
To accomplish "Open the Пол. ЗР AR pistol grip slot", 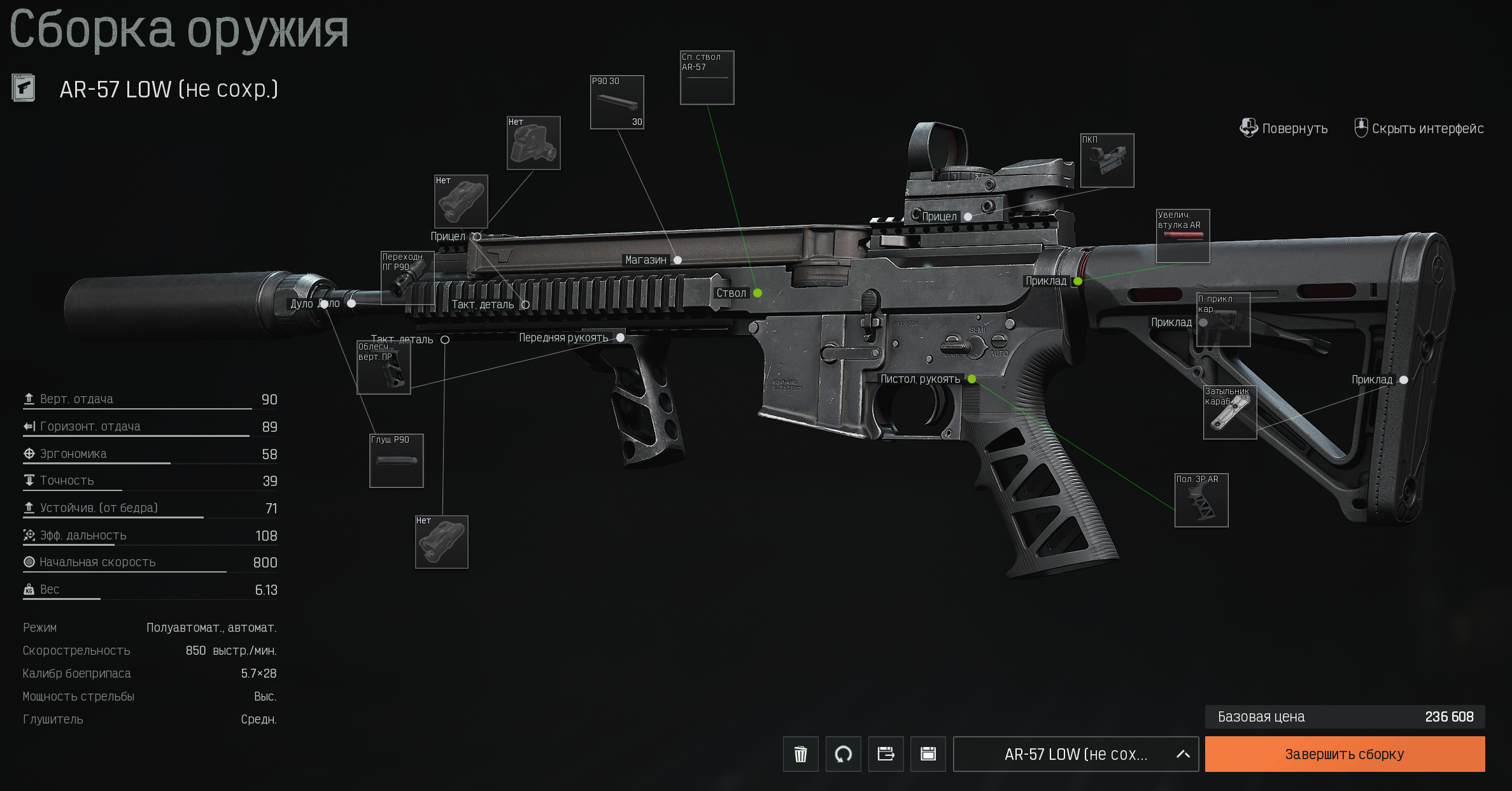I will [1201, 501].
